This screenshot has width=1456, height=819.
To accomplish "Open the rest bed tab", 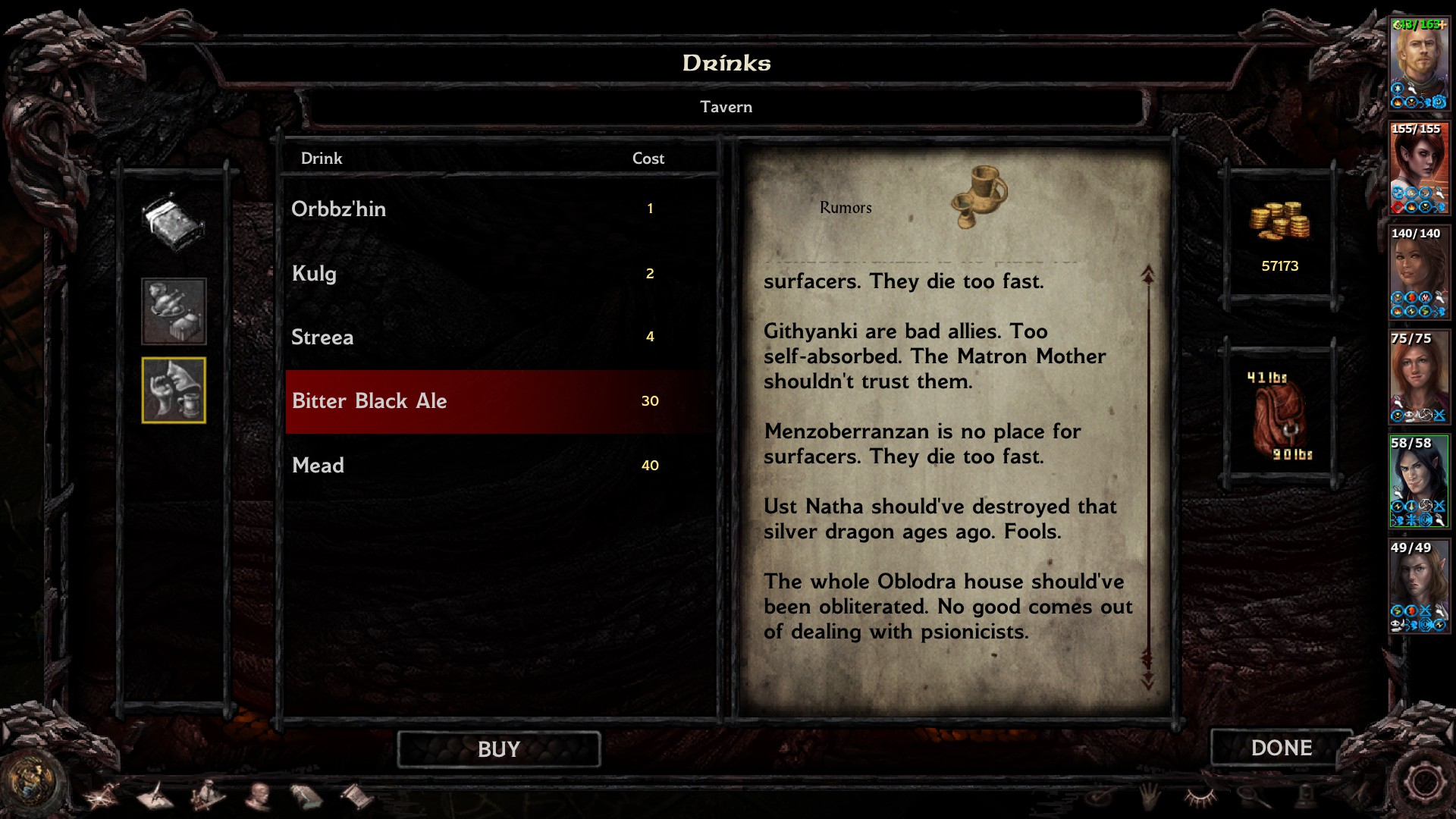I will click(x=174, y=223).
